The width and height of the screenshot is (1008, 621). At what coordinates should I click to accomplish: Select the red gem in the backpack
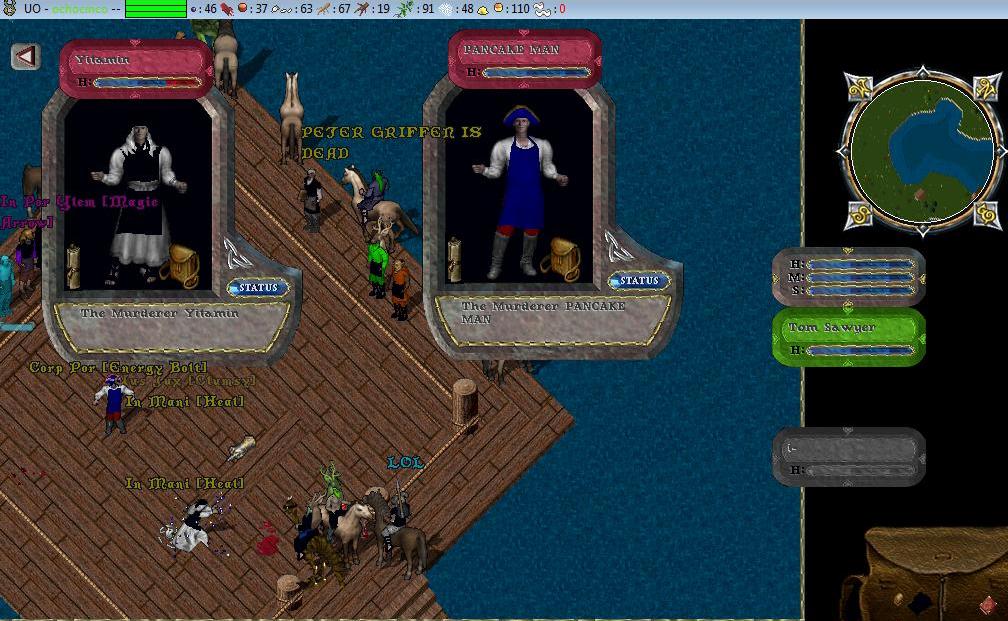point(987,606)
